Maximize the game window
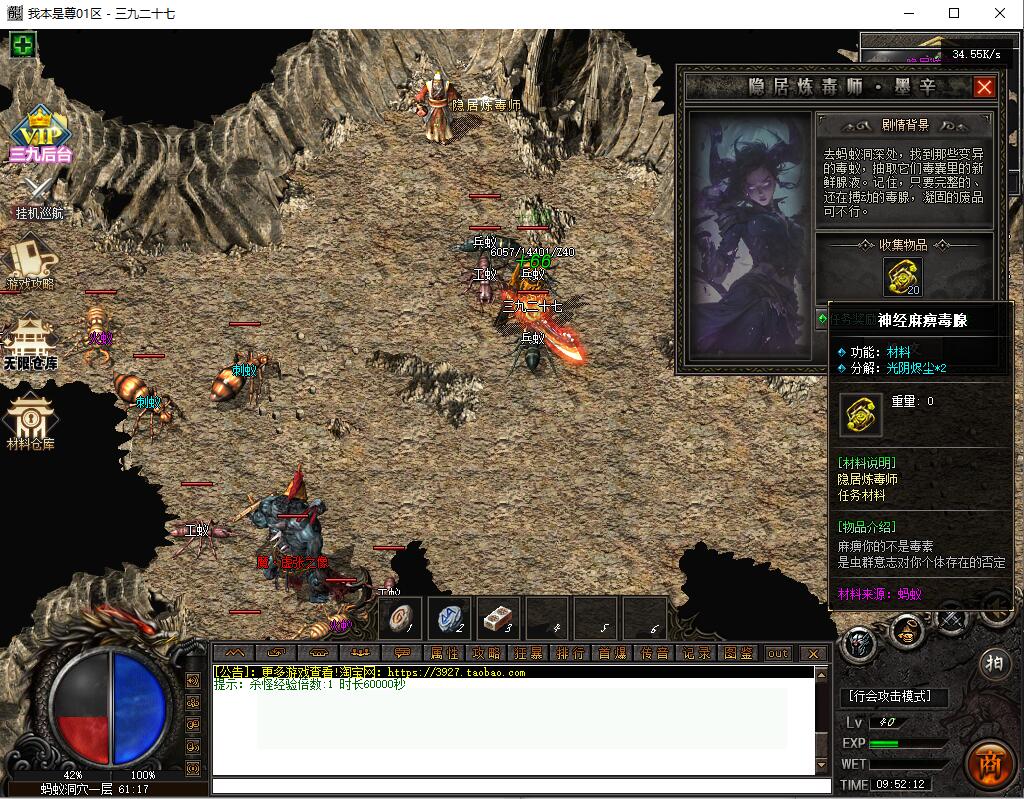1024x799 pixels. pyautogui.click(x=954, y=13)
